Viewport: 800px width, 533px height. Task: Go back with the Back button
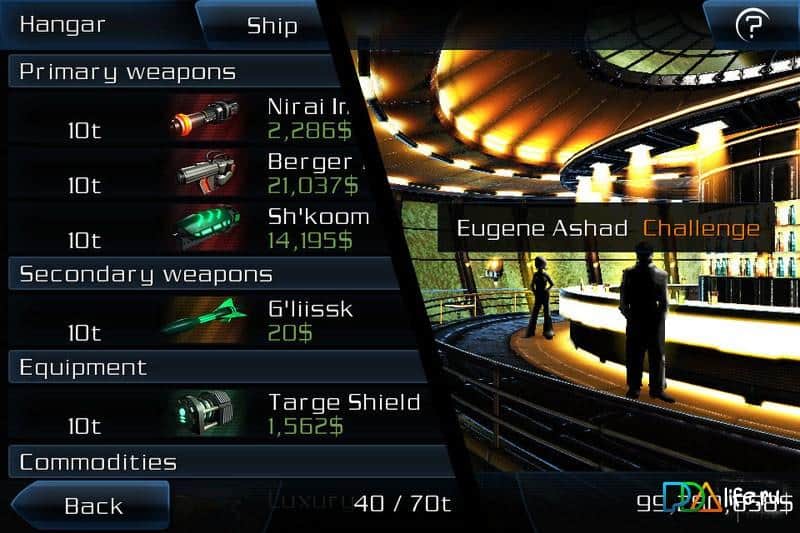pyautogui.click(x=93, y=505)
